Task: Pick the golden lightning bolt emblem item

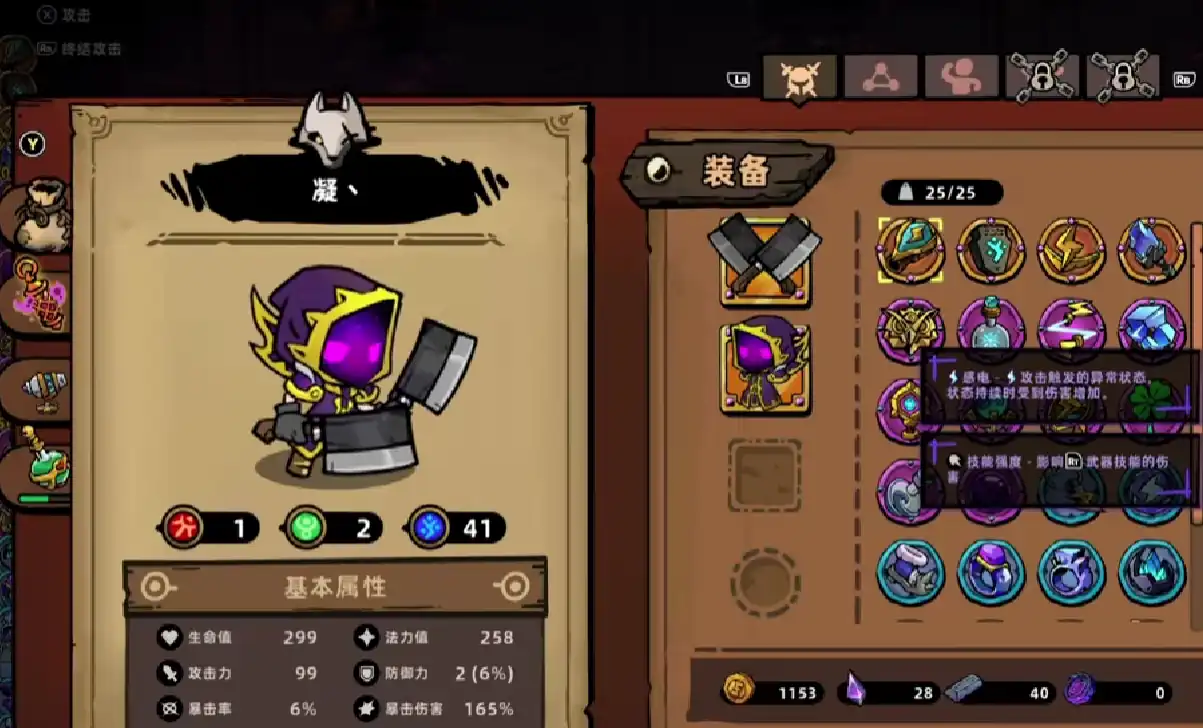Action: [1071, 250]
